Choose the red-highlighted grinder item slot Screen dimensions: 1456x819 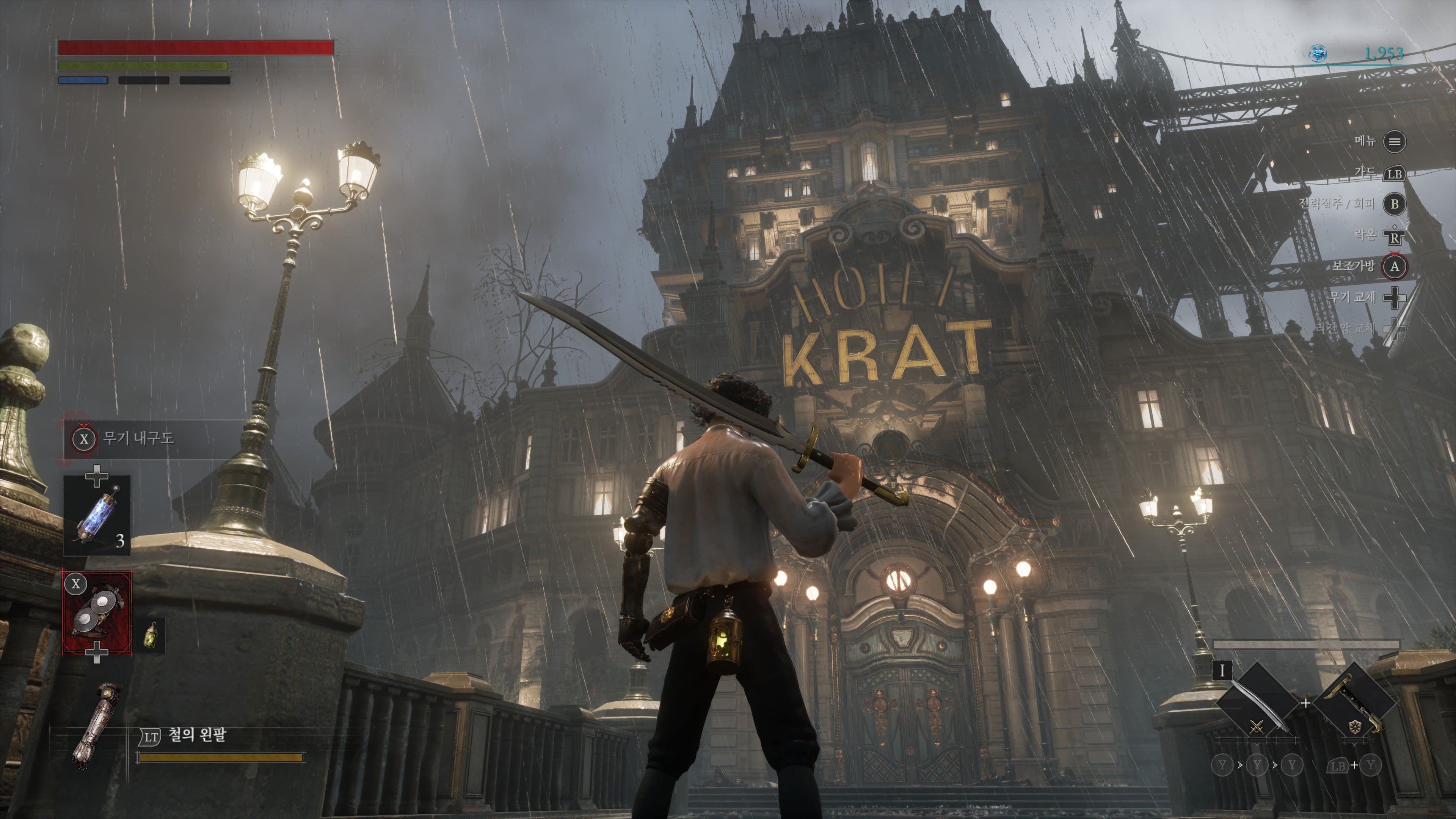tap(97, 613)
